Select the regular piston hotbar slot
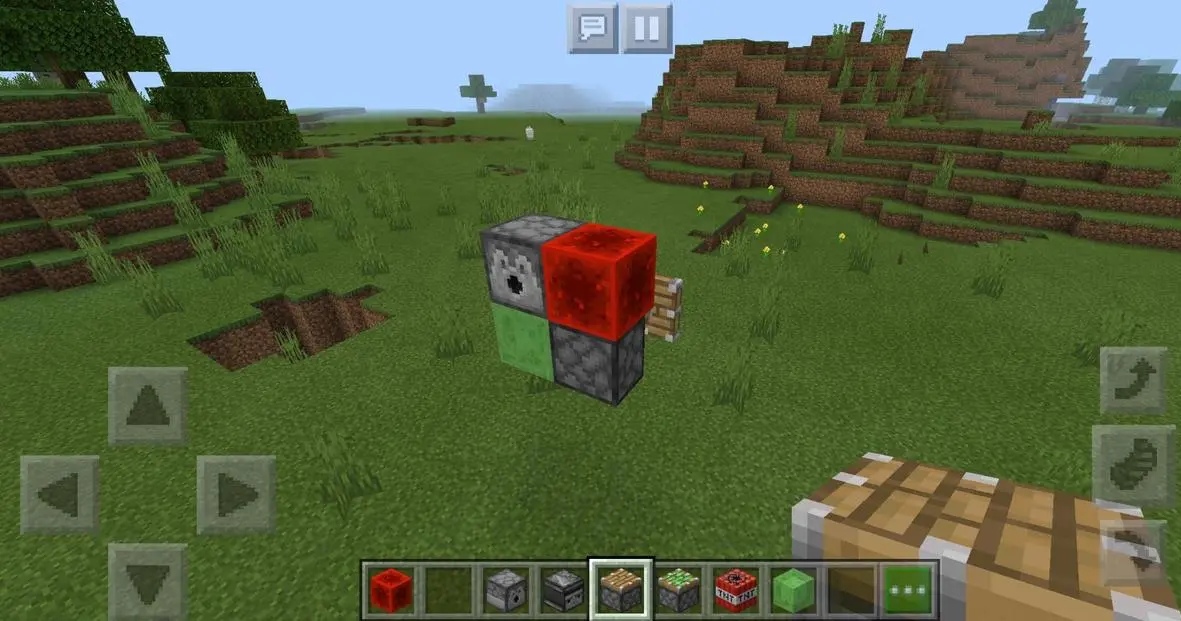The width and height of the screenshot is (1181, 621). point(621,590)
